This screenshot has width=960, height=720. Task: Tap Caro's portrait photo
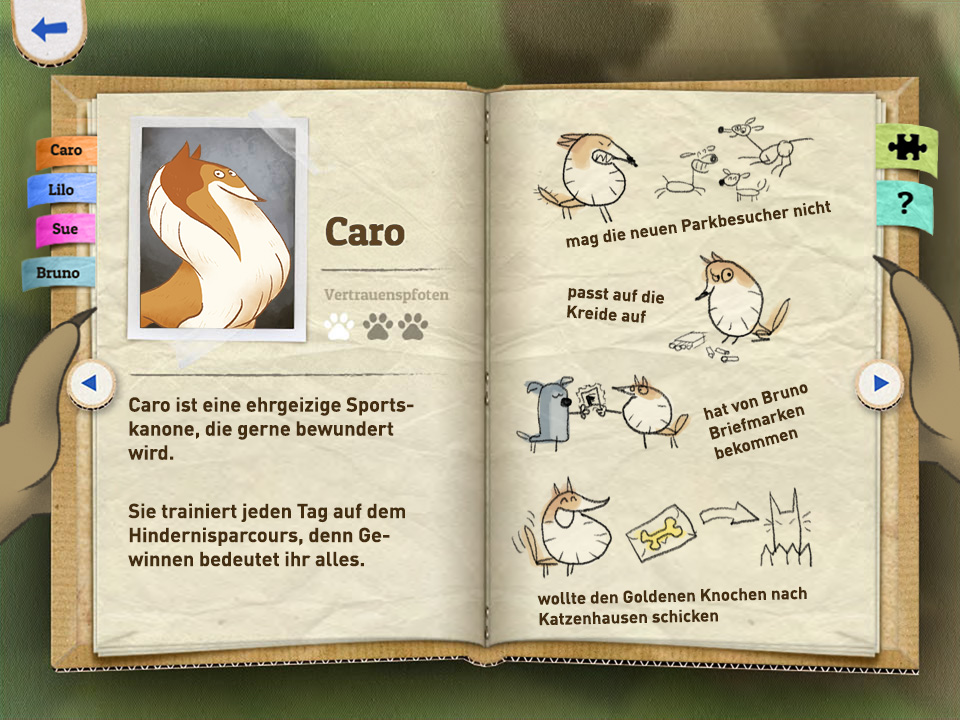(x=219, y=228)
